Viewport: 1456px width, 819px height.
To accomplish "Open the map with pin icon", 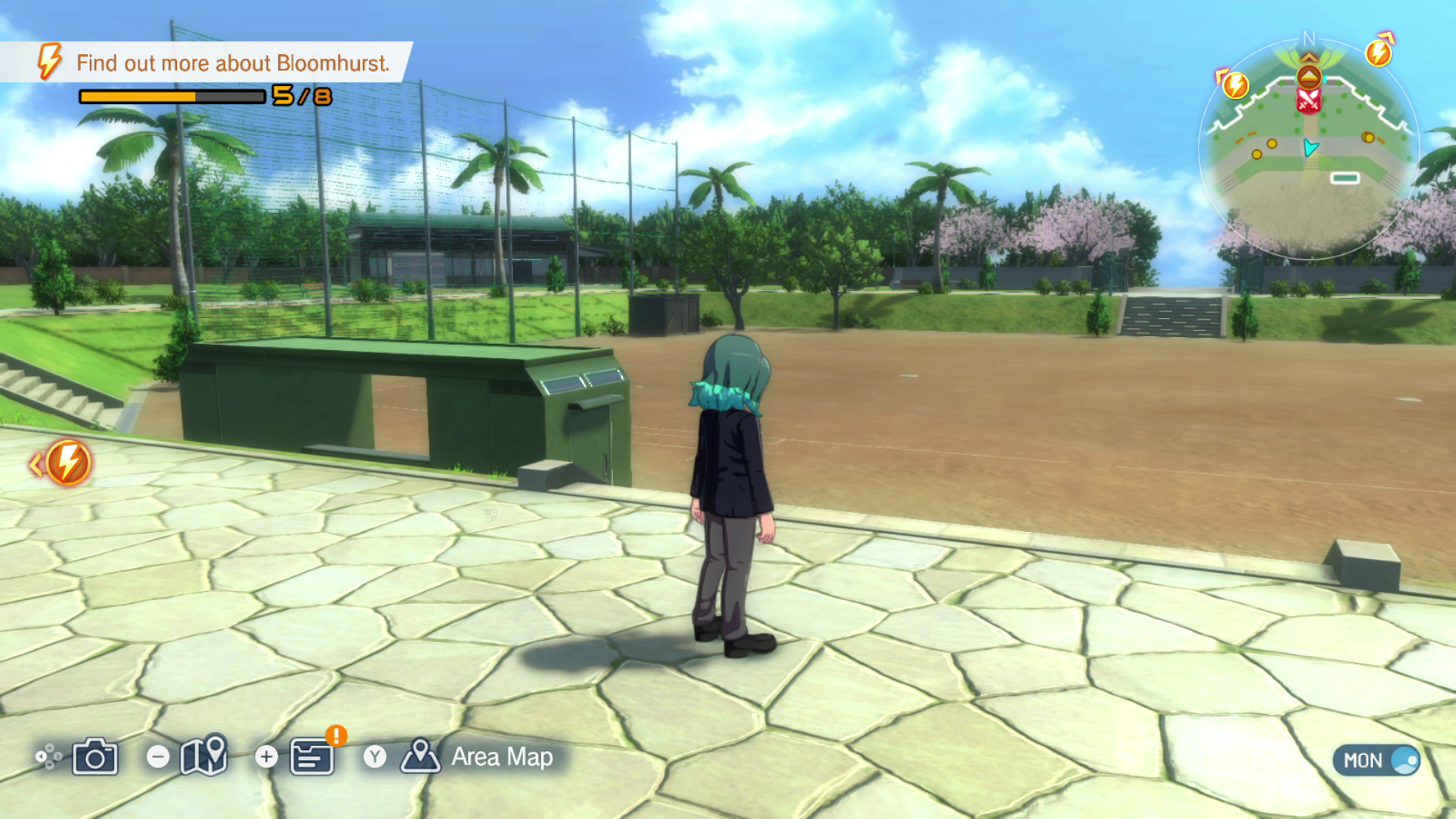I will pyautogui.click(x=204, y=756).
